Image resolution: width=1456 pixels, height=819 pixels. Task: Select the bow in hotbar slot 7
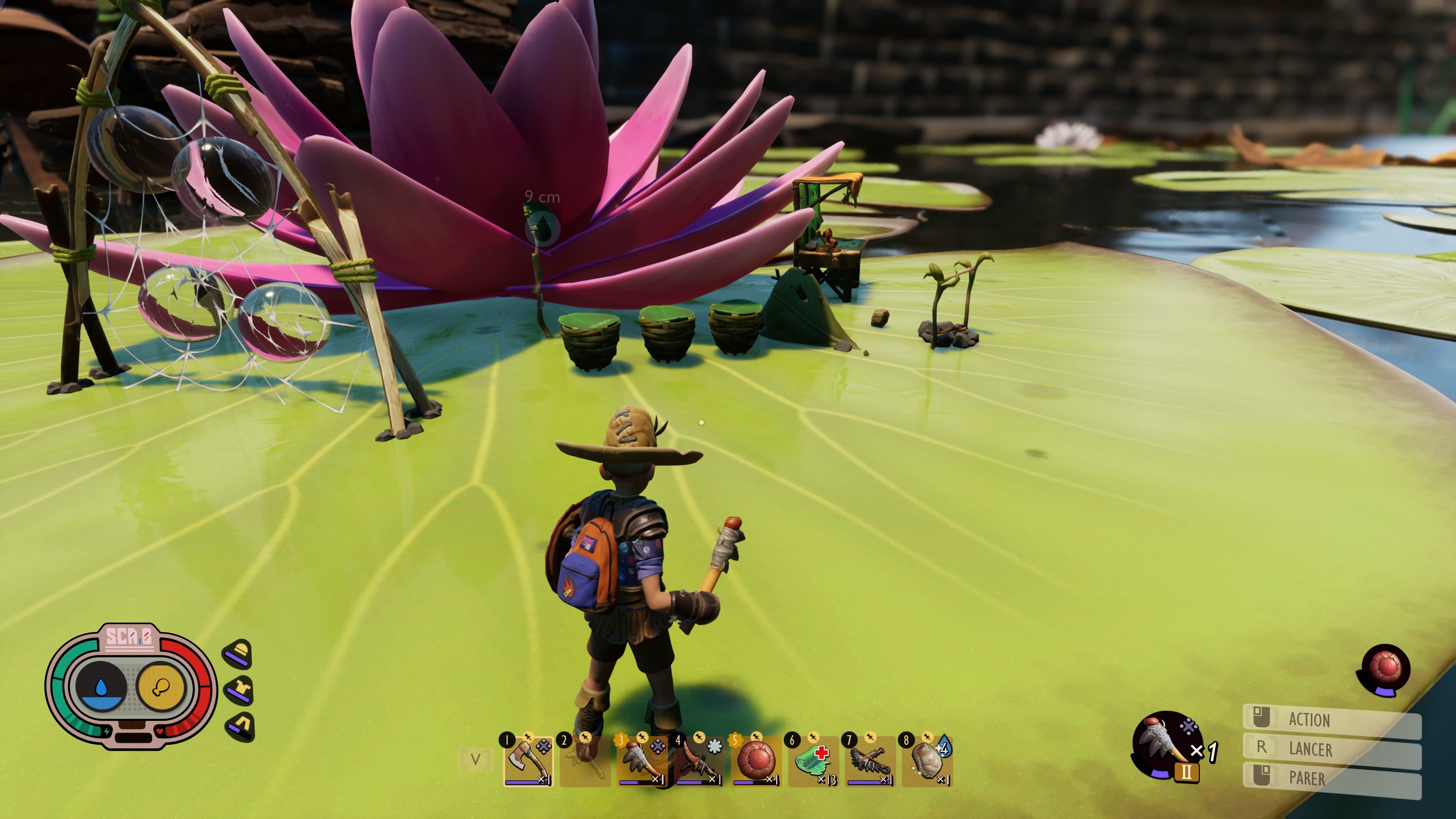812,761
